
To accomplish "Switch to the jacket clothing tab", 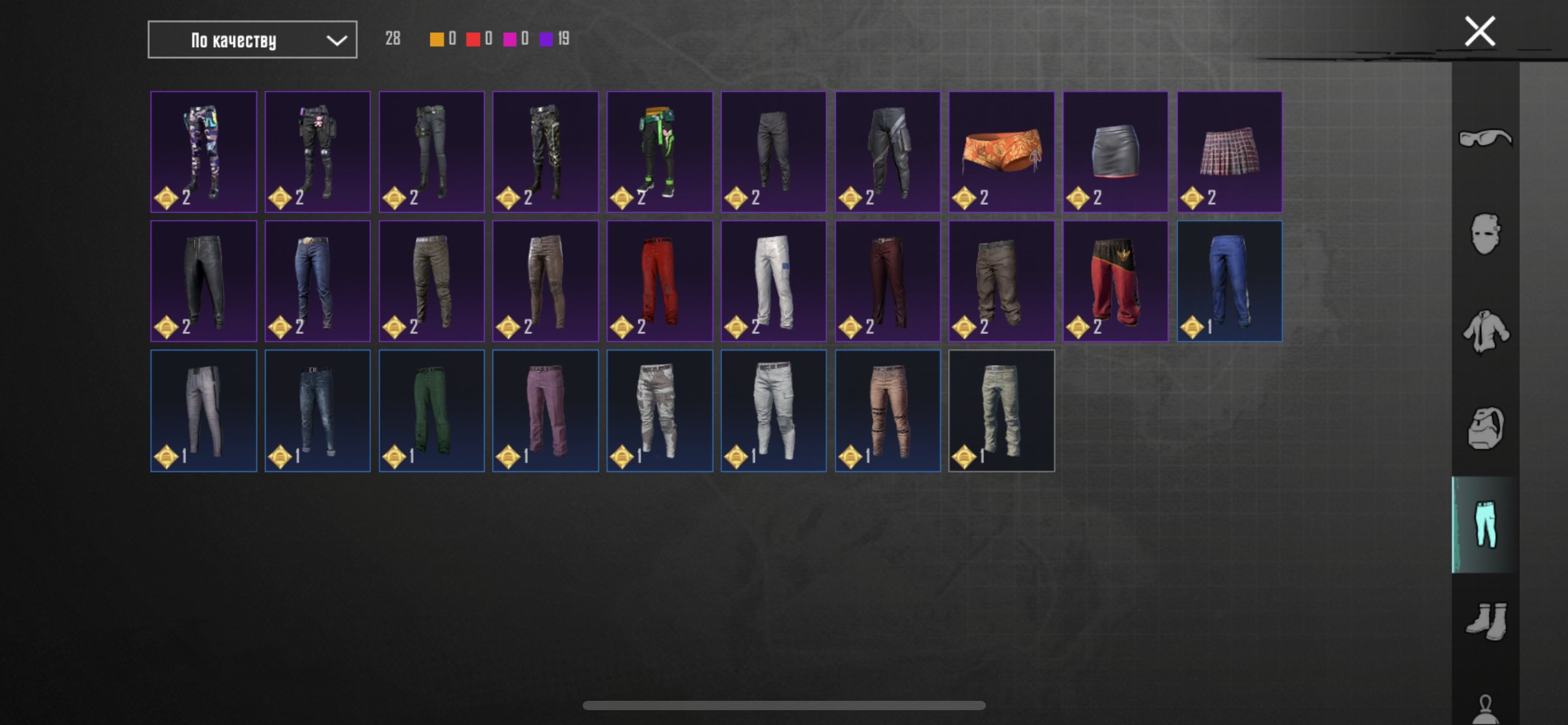I will point(1485,332).
